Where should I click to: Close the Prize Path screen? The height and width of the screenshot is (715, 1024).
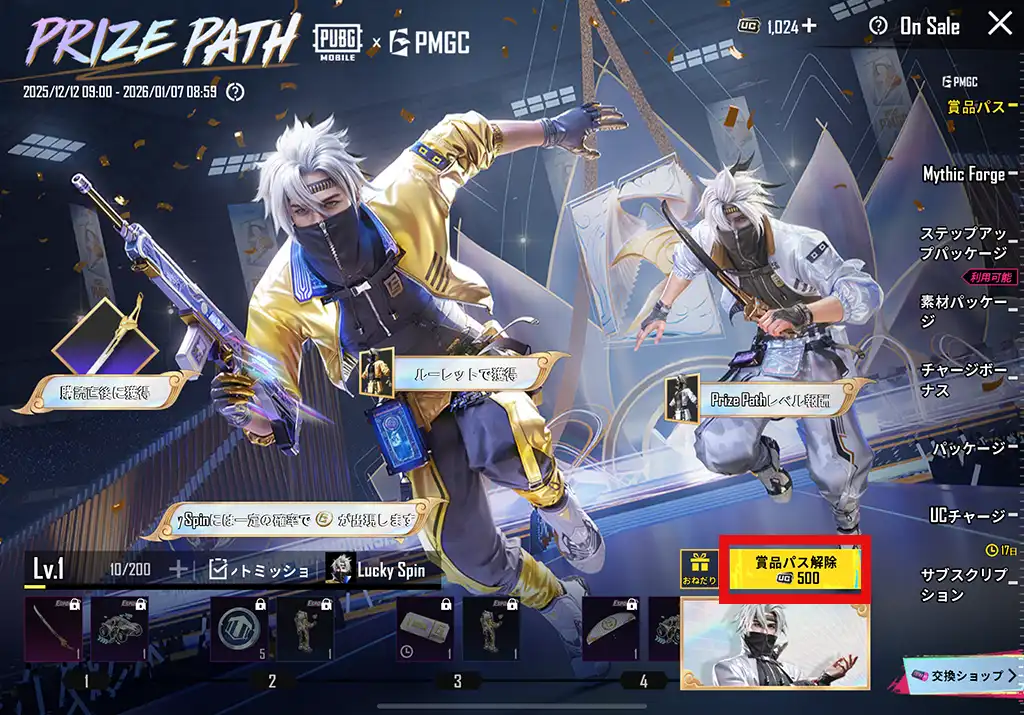tap(999, 25)
